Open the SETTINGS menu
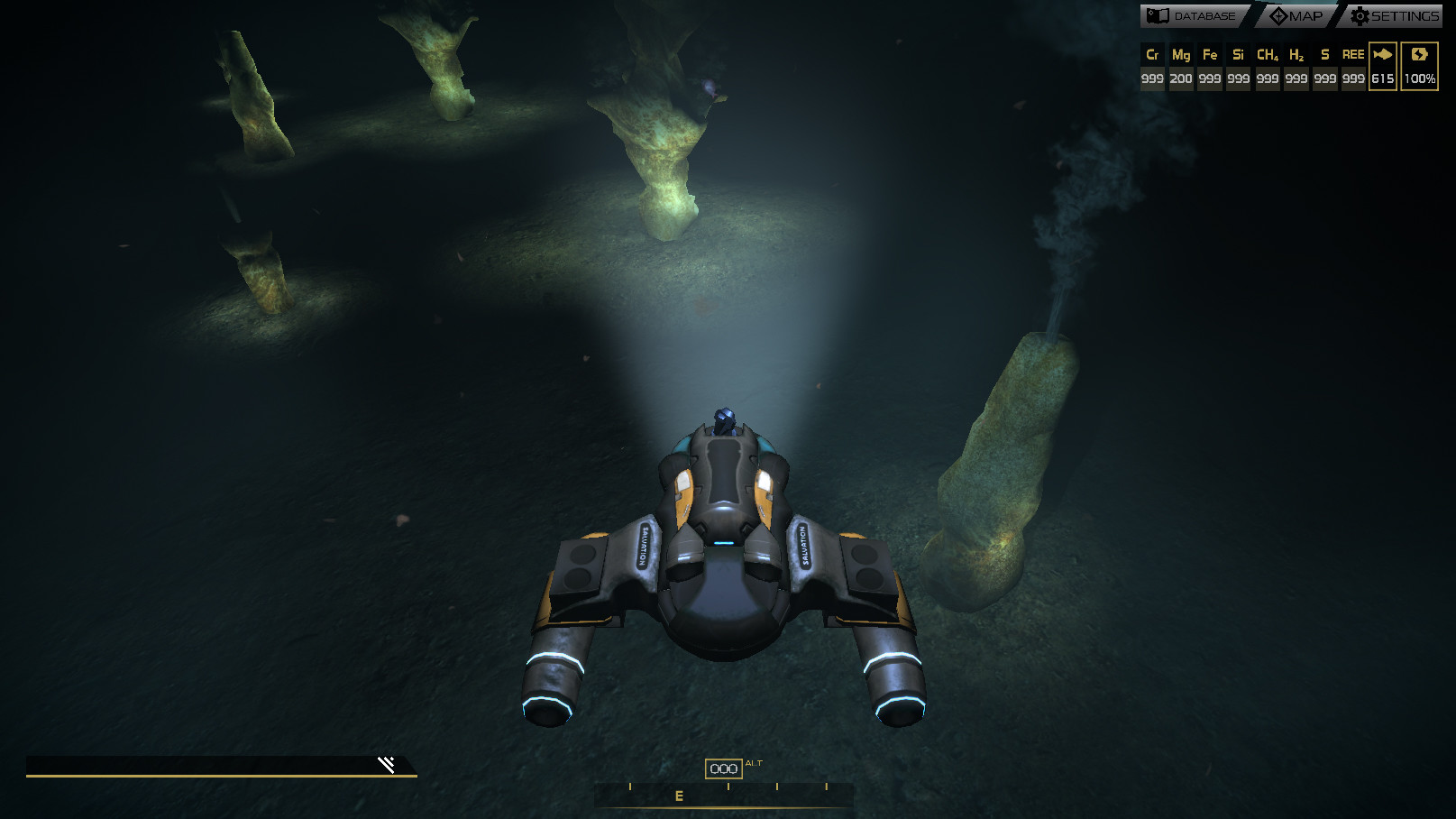 (x=1406, y=15)
